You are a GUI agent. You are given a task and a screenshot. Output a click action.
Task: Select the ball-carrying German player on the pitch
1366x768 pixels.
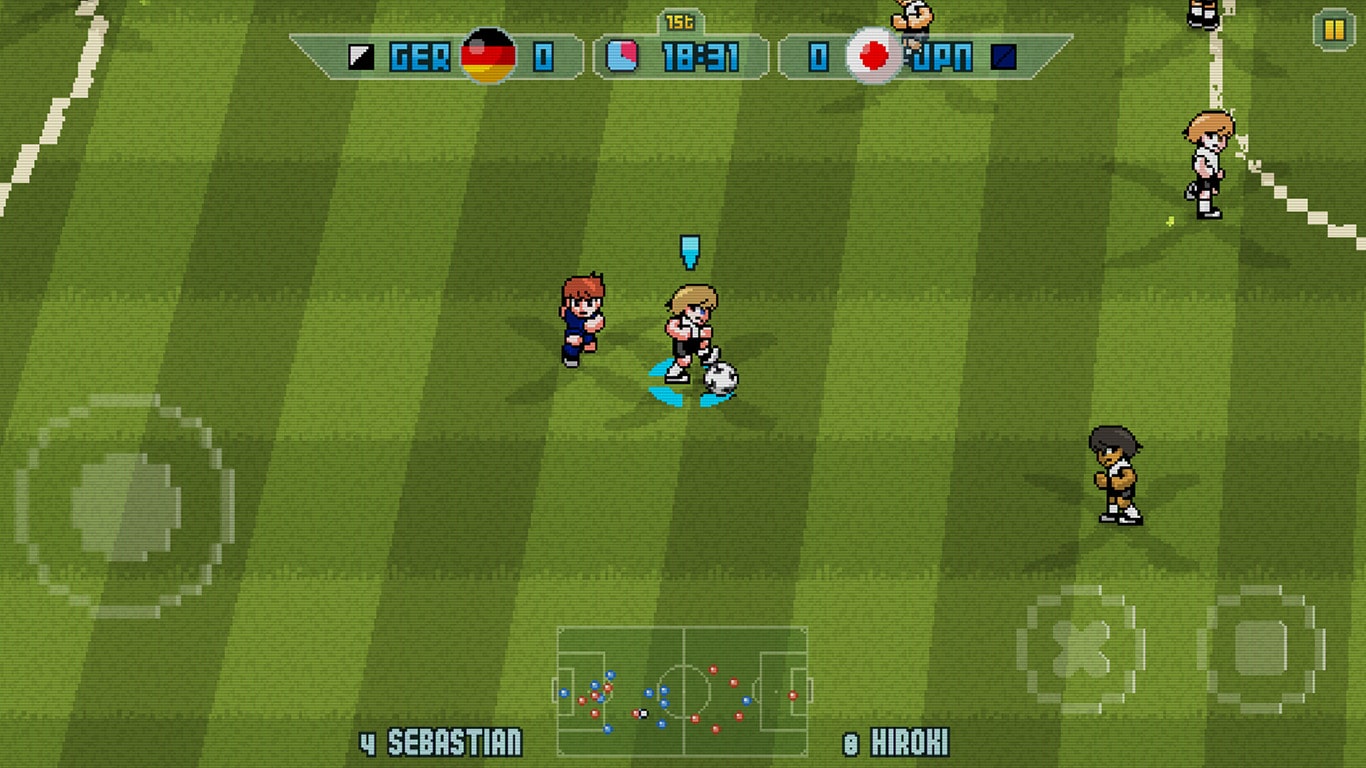coord(692,325)
